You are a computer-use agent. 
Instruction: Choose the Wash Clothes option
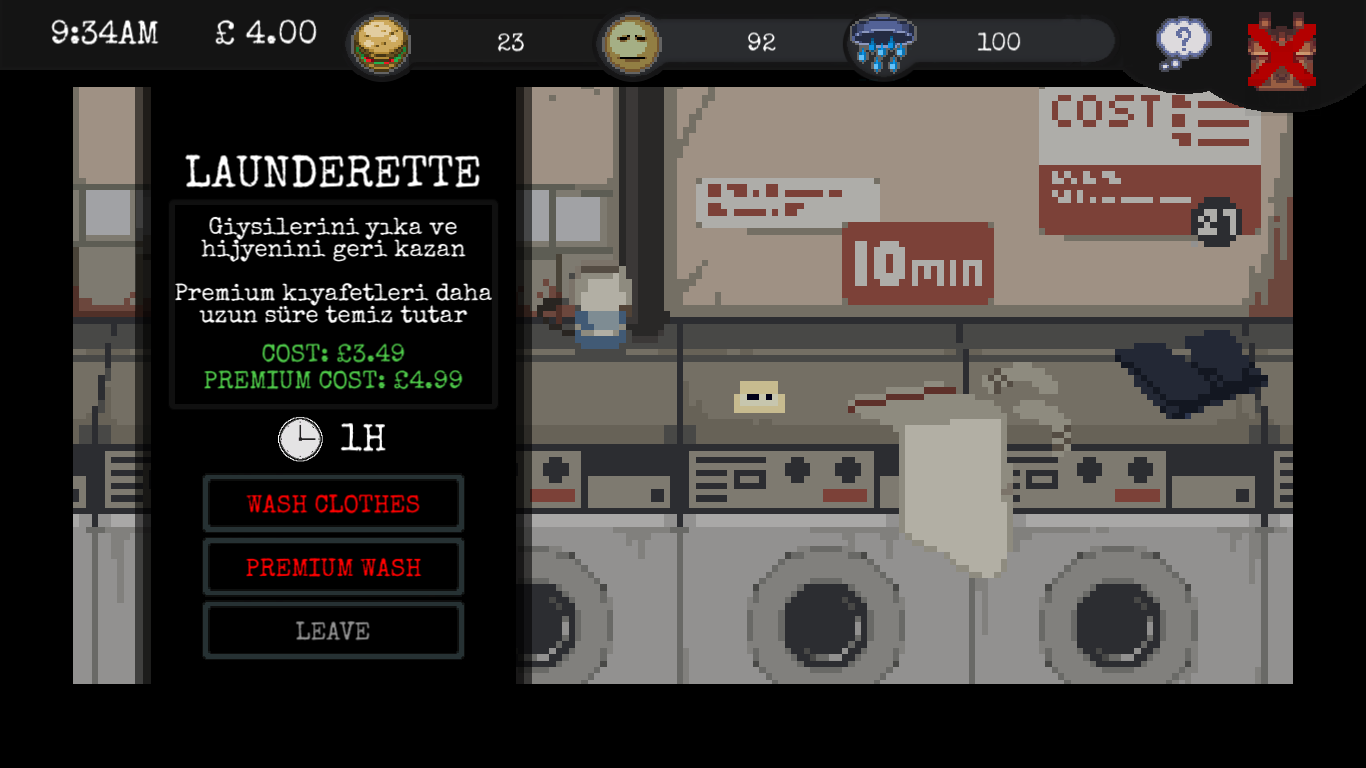click(333, 504)
